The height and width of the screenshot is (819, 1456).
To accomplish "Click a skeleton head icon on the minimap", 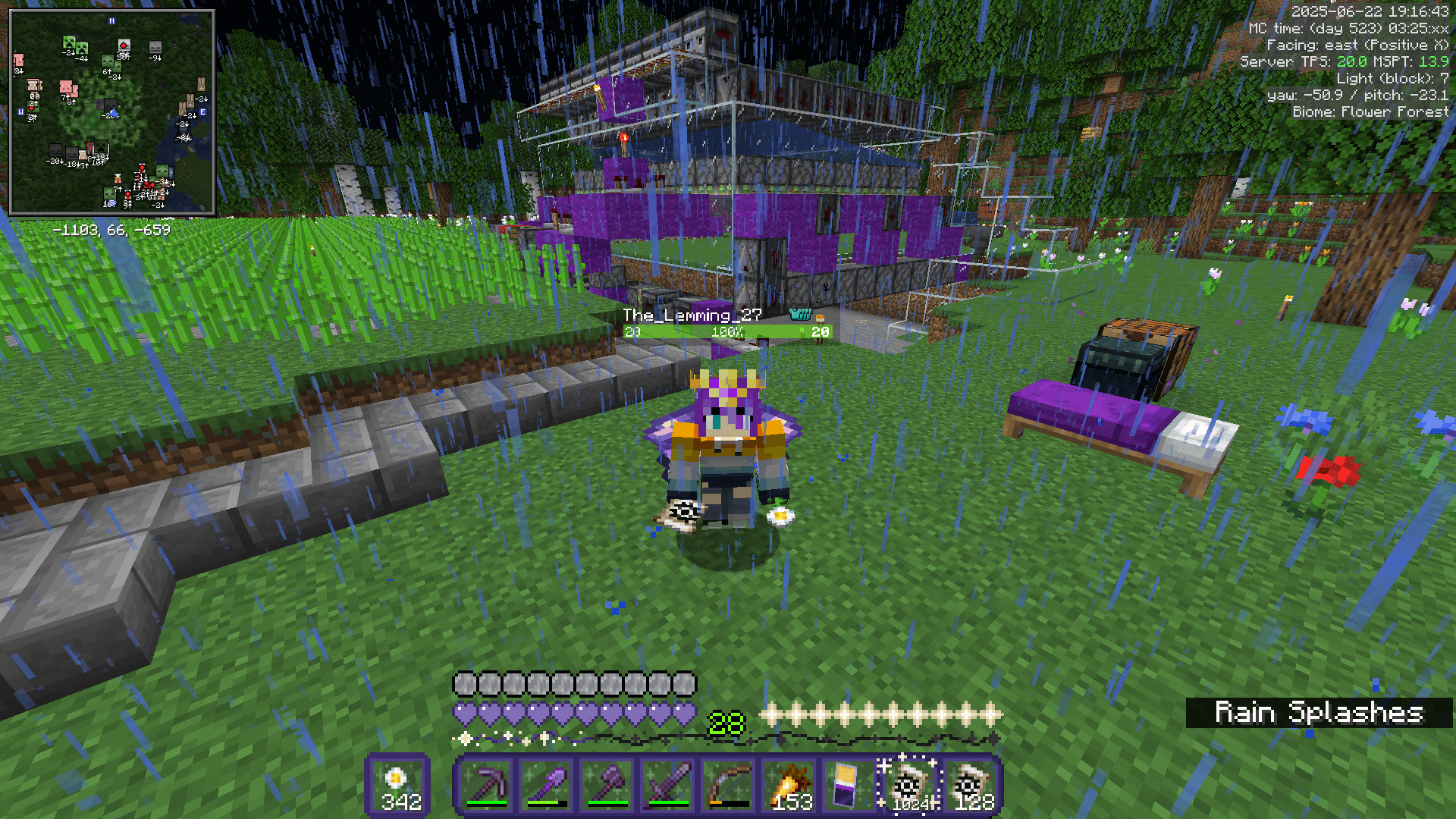I will (155, 49).
